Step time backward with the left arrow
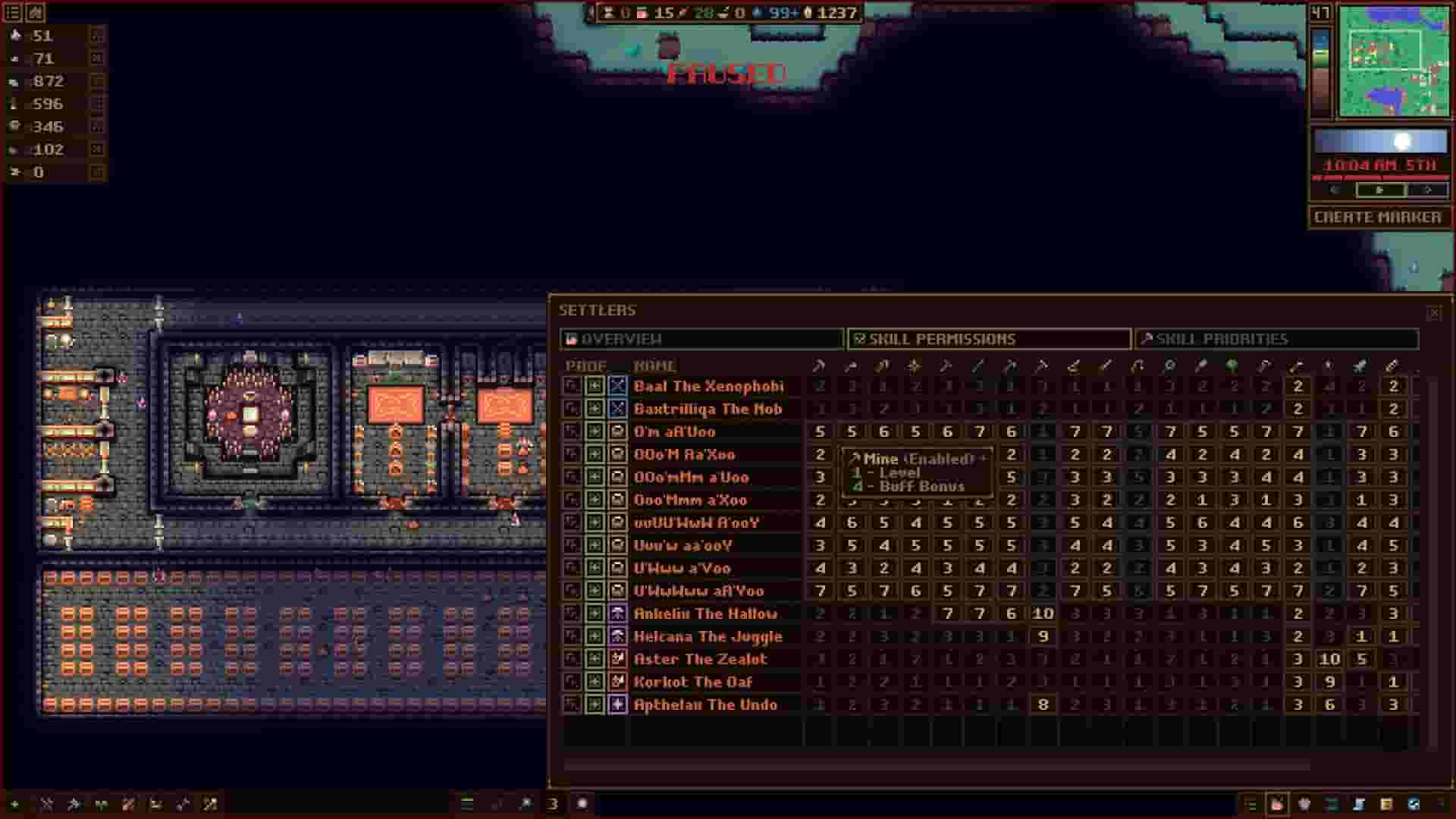The width and height of the screenshot is (1456, 819). click(1335, 190)
